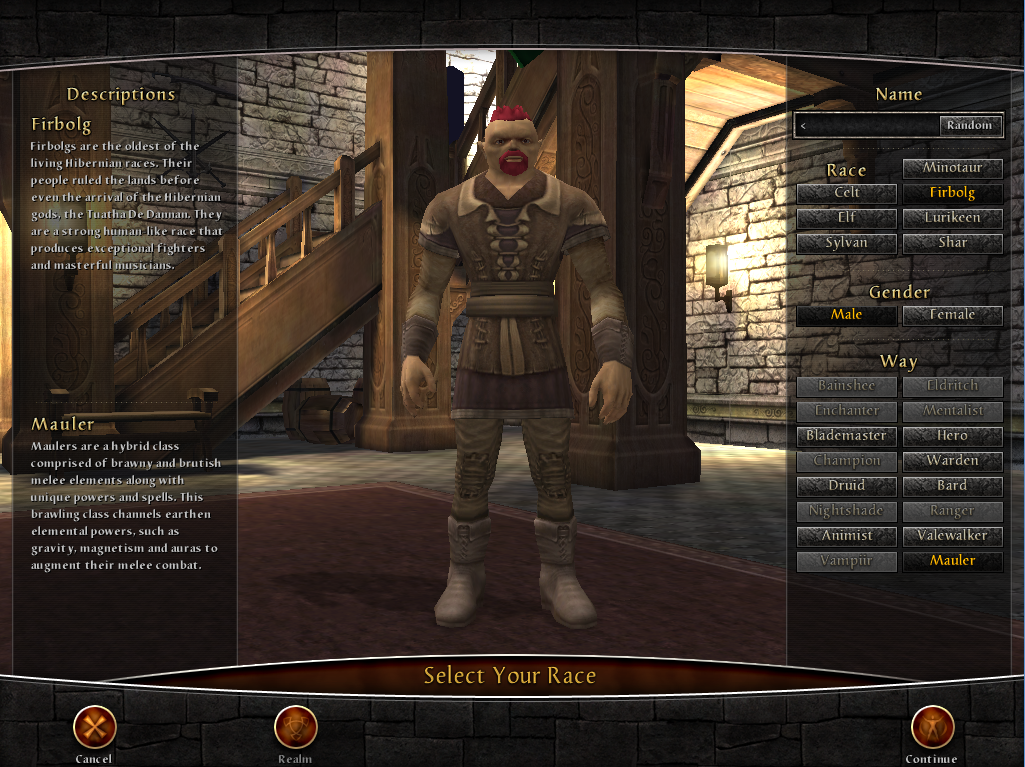Pick the Animist class
Image resolution: width=1025 pixels, height=767 pixels.
click(846, 536)
